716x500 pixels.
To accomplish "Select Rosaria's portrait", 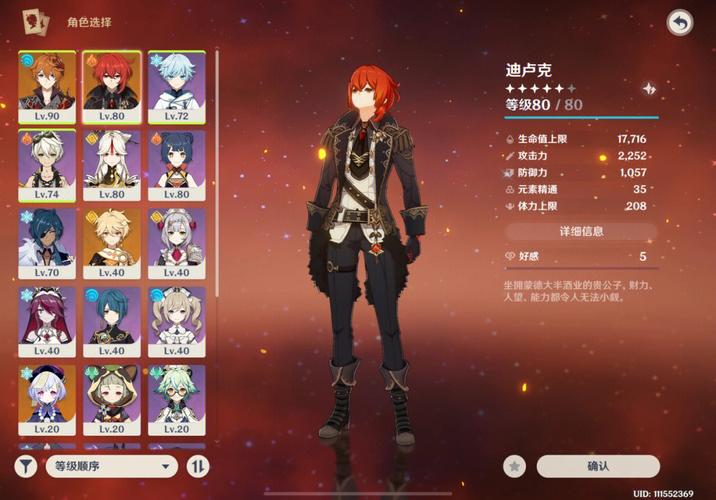I will point(46,320).
